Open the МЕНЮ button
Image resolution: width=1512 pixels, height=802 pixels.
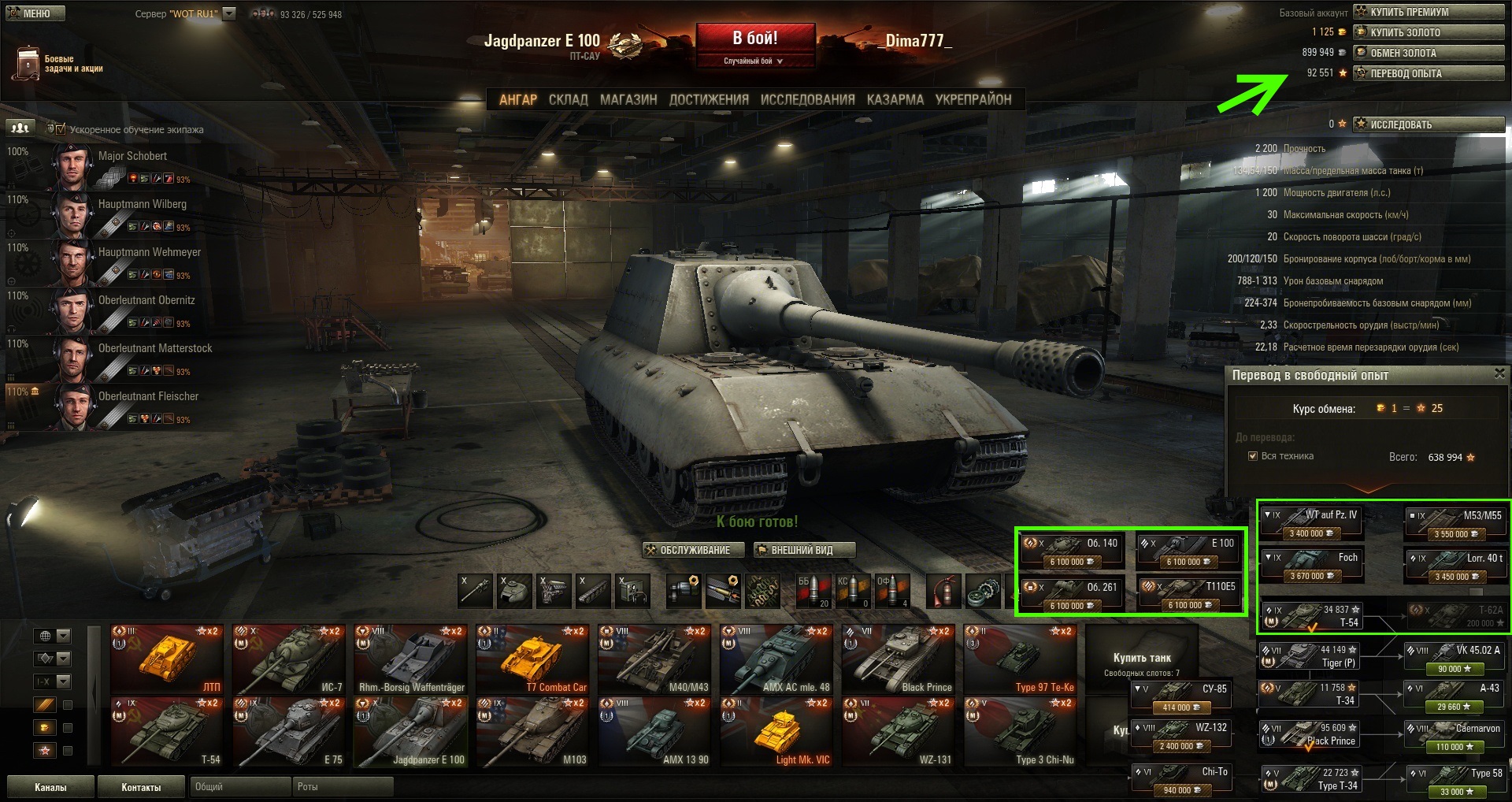coord(35,13)
